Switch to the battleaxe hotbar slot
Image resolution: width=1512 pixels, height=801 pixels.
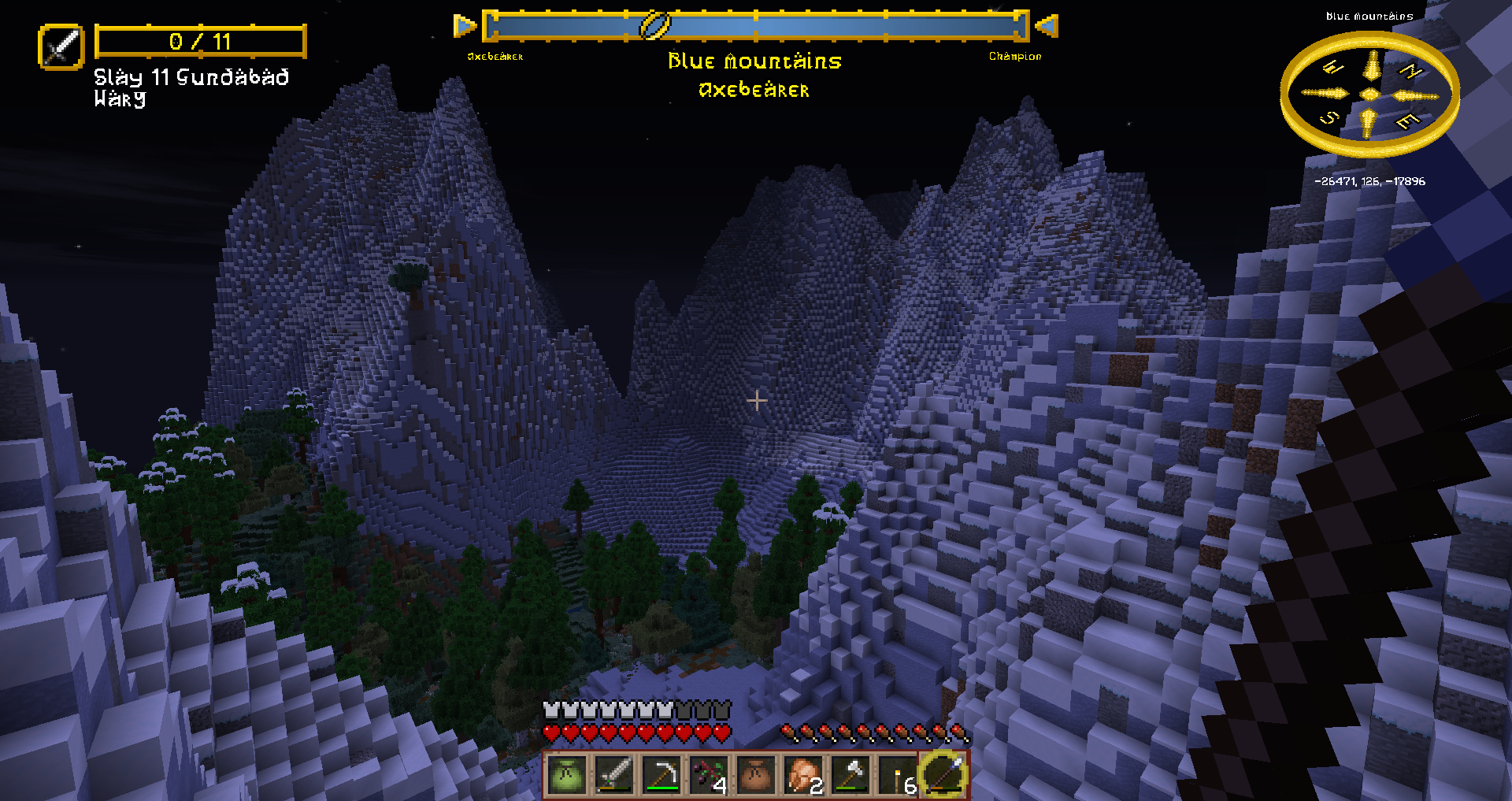pyautogui.click(x=850, y=775)
